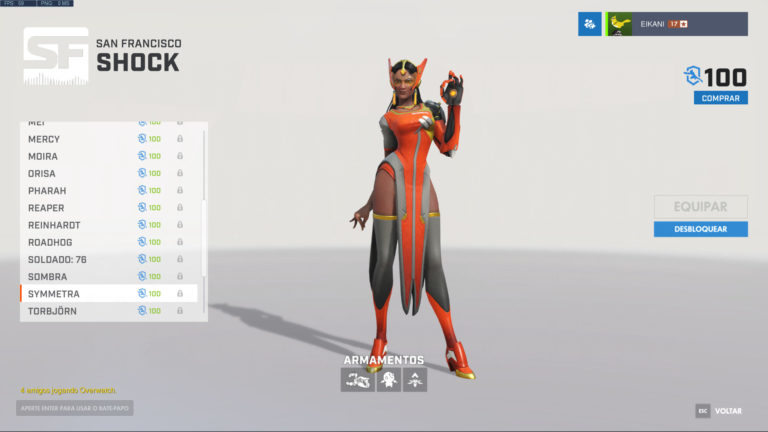The height and width of the screenshot is (432, 768).
Task: Click the highlighted Symmetra row
Action: click(110, 294)
